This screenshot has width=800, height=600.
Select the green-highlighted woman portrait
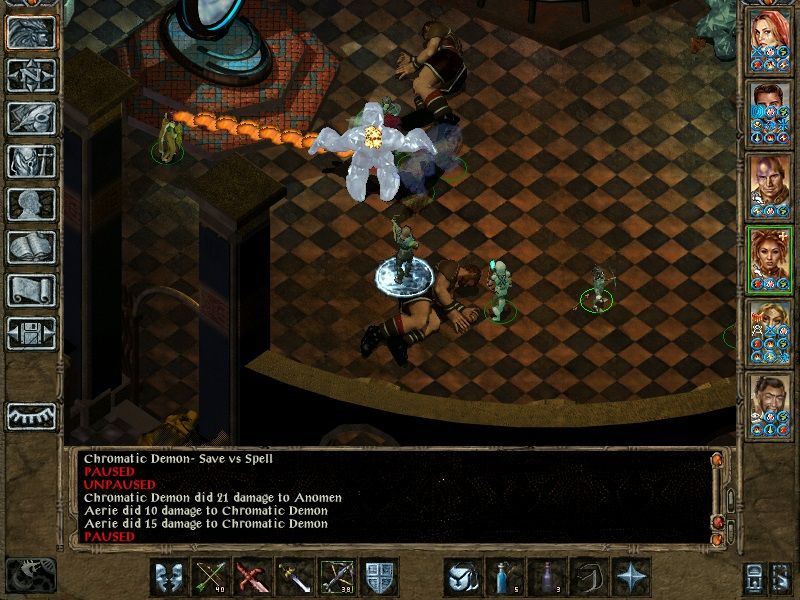click(770, 257)
